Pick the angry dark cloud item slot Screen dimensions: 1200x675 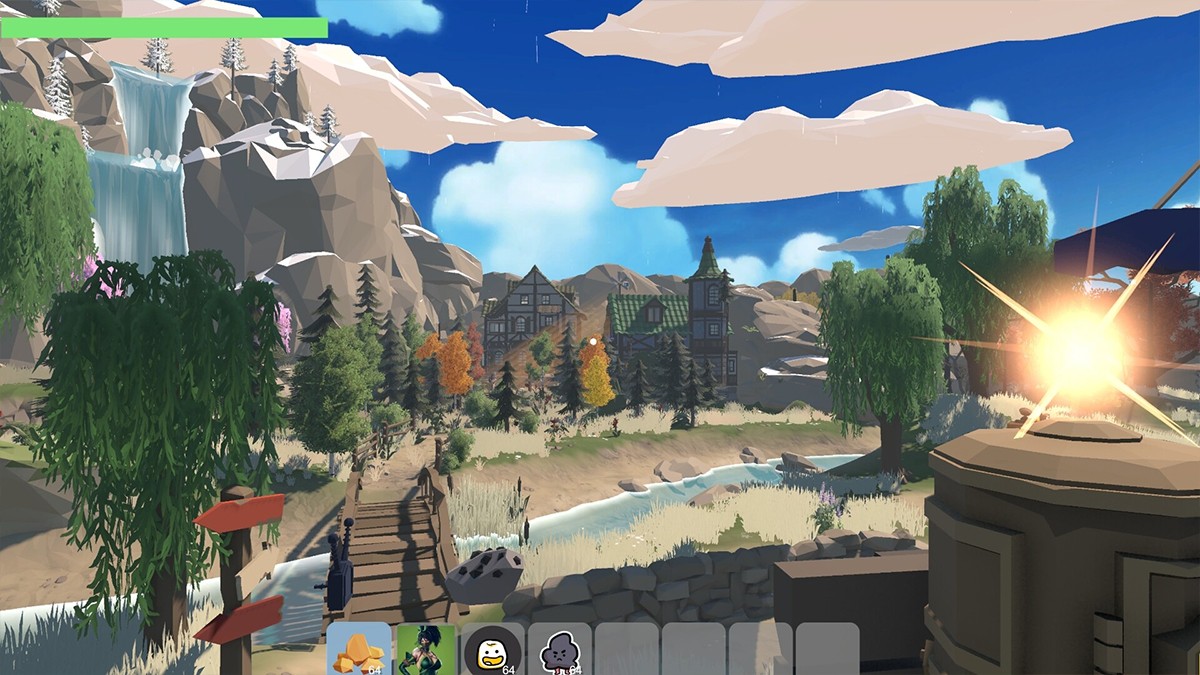pyautogui.click(x=559, y=649)
